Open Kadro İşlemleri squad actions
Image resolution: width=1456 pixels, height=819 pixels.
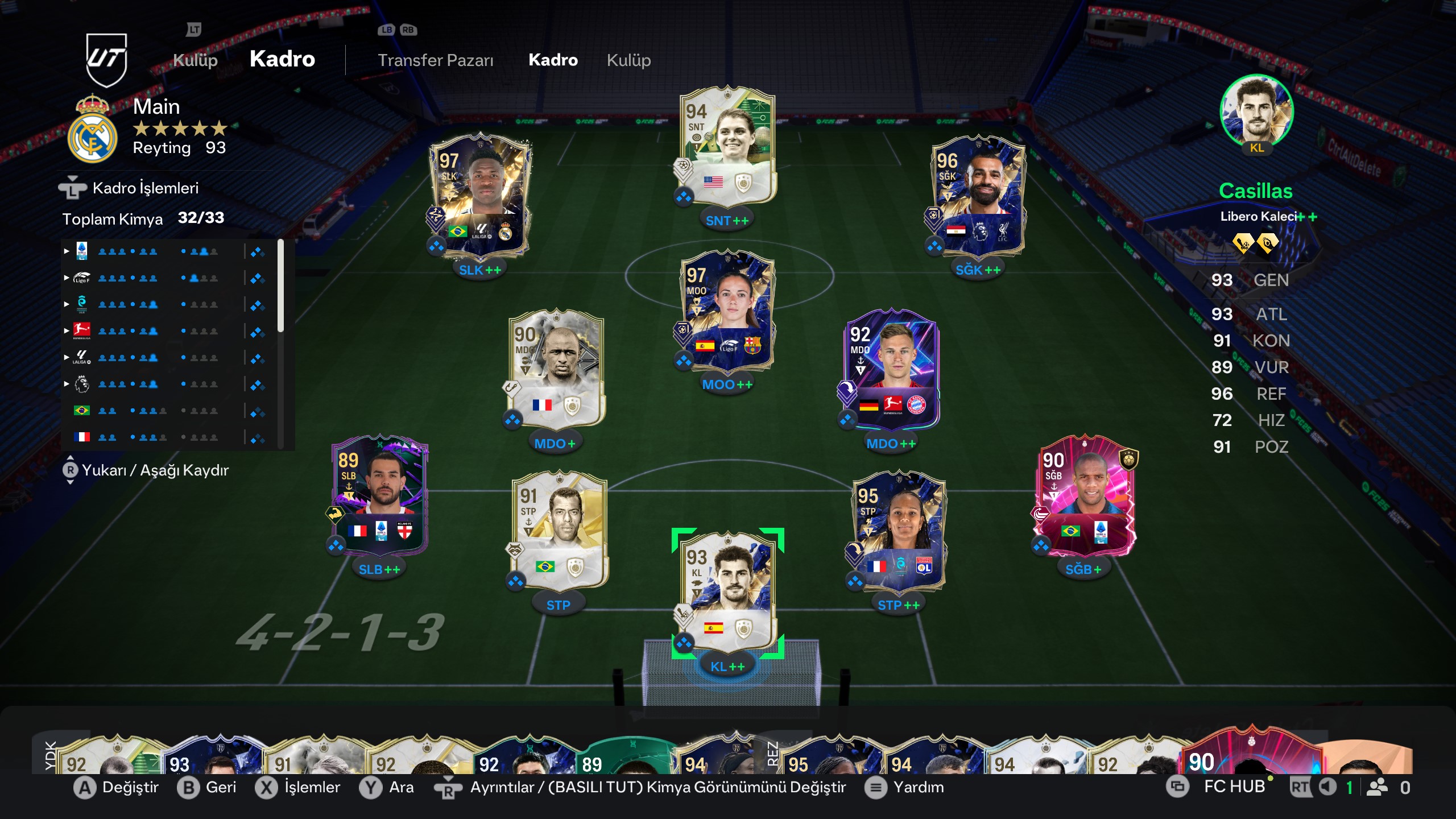pyautogui.click(x=145, y=188)
